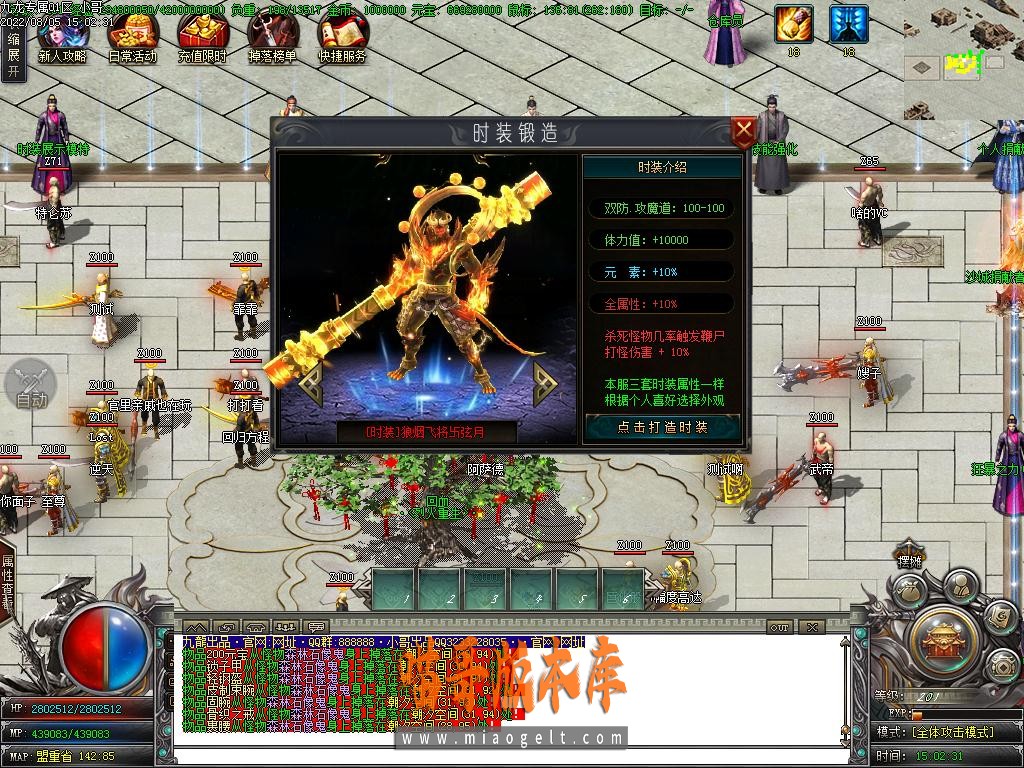The image size is (1024, 768).
Task: Click the blue winged buff icon
Action: point(849,24)
